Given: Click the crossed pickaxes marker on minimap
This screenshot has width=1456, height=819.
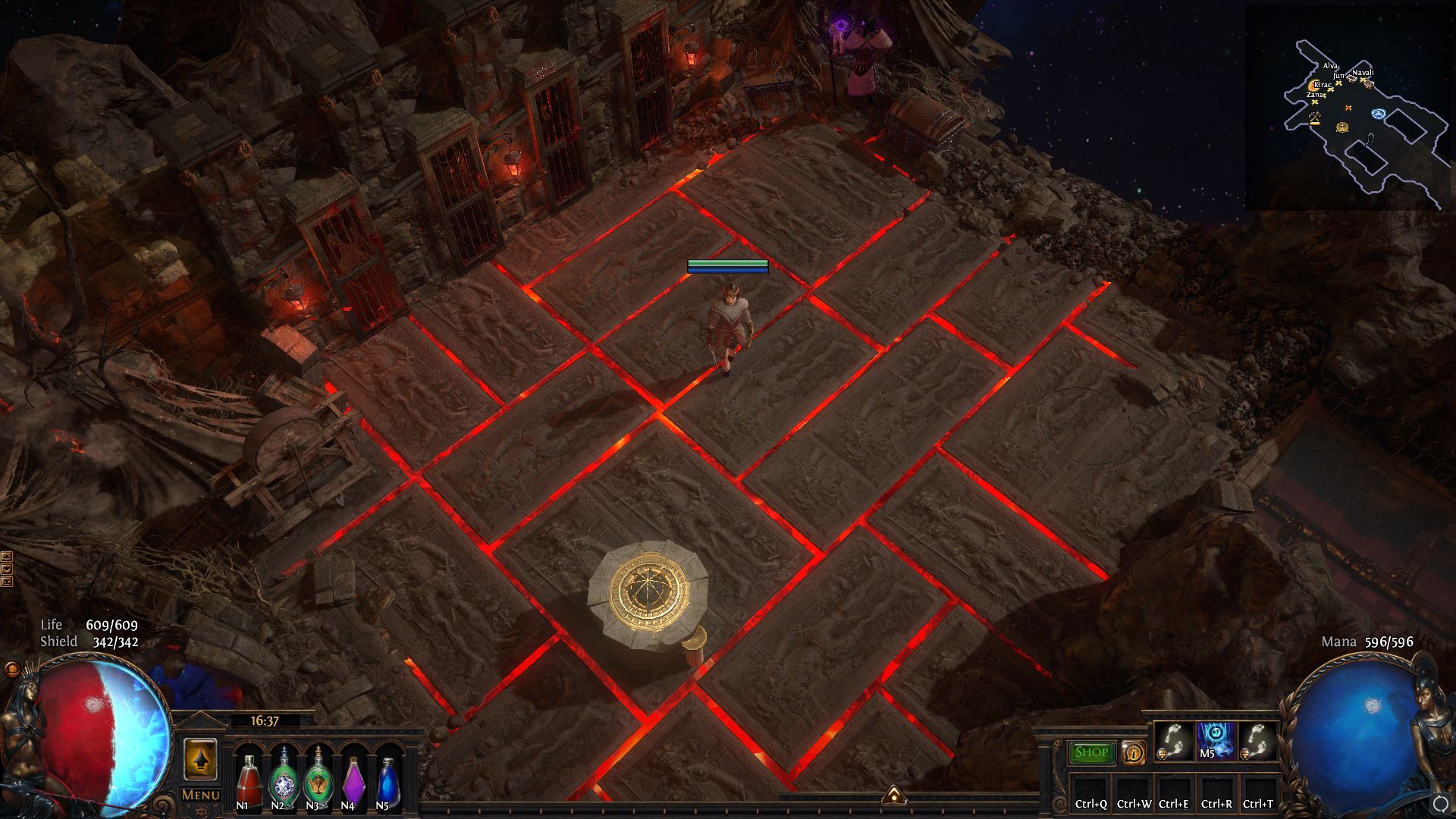Looking at the screenshot, I should coord(1315,117).
